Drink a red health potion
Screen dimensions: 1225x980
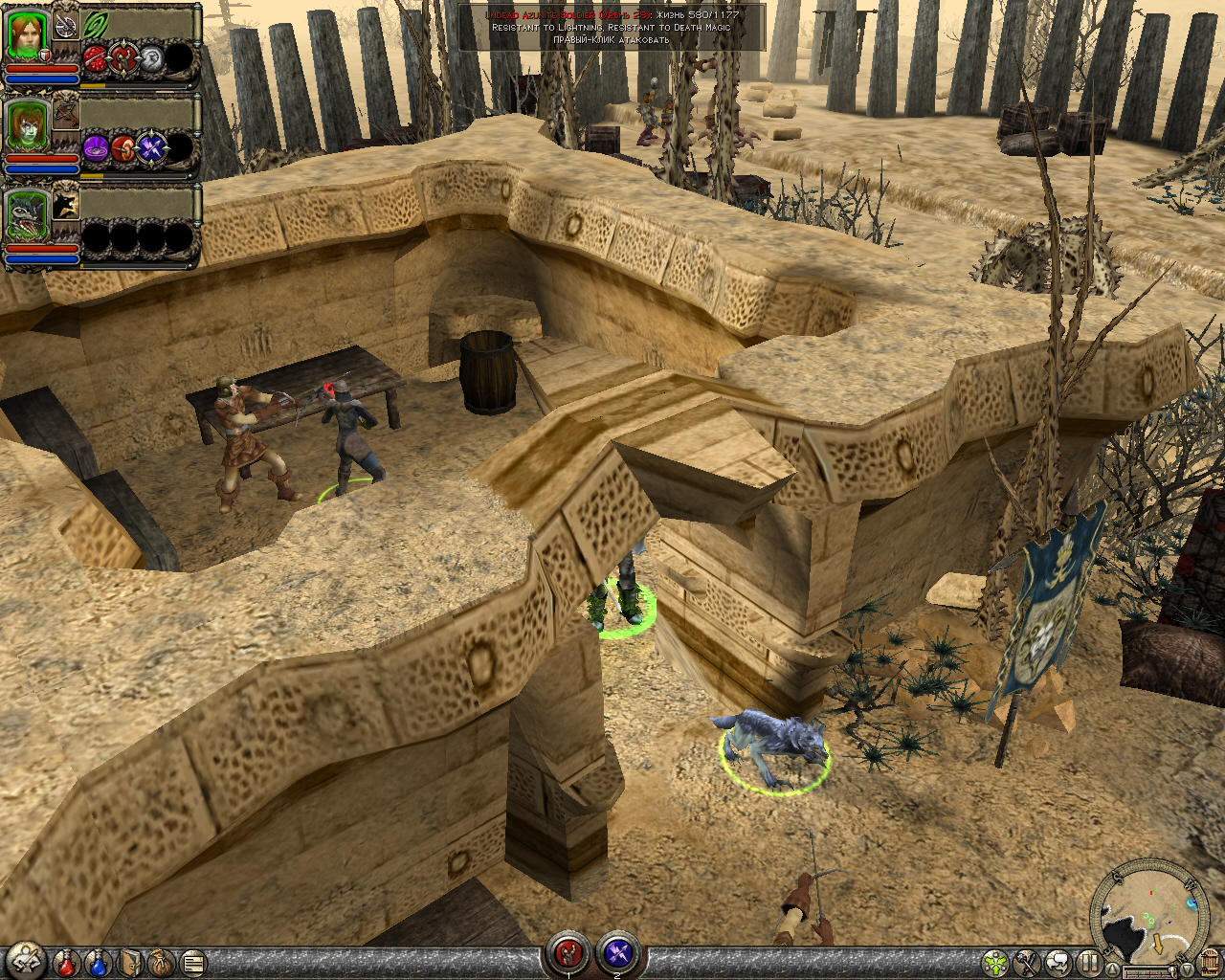click(x=67, y=962)
